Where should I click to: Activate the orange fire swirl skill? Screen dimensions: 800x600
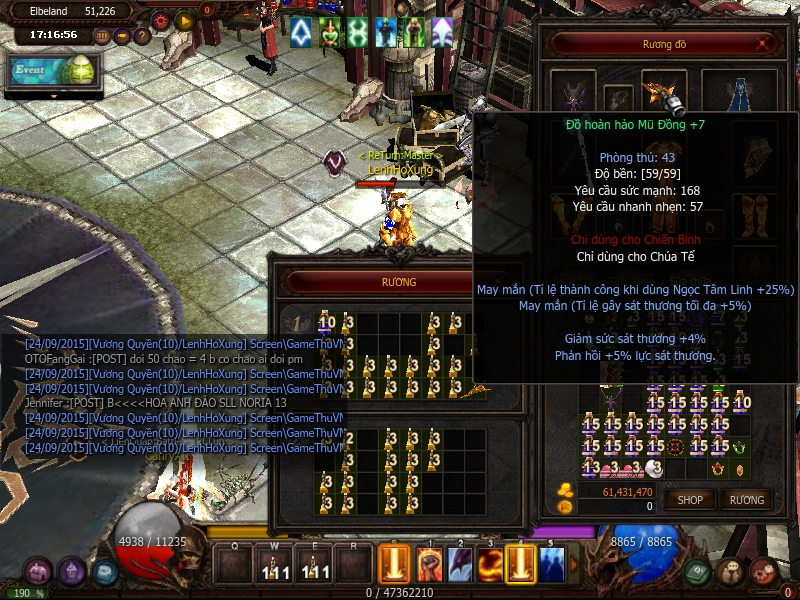coord(490,565)
